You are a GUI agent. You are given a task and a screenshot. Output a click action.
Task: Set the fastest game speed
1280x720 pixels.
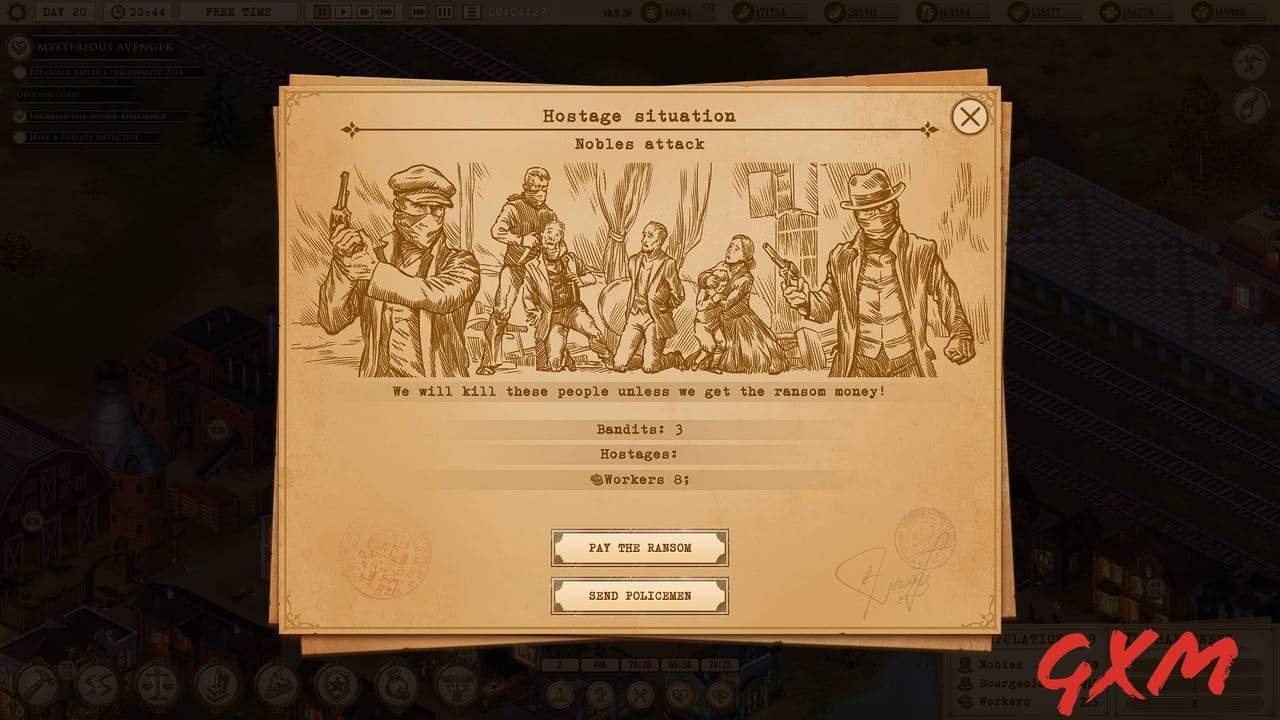384,12
